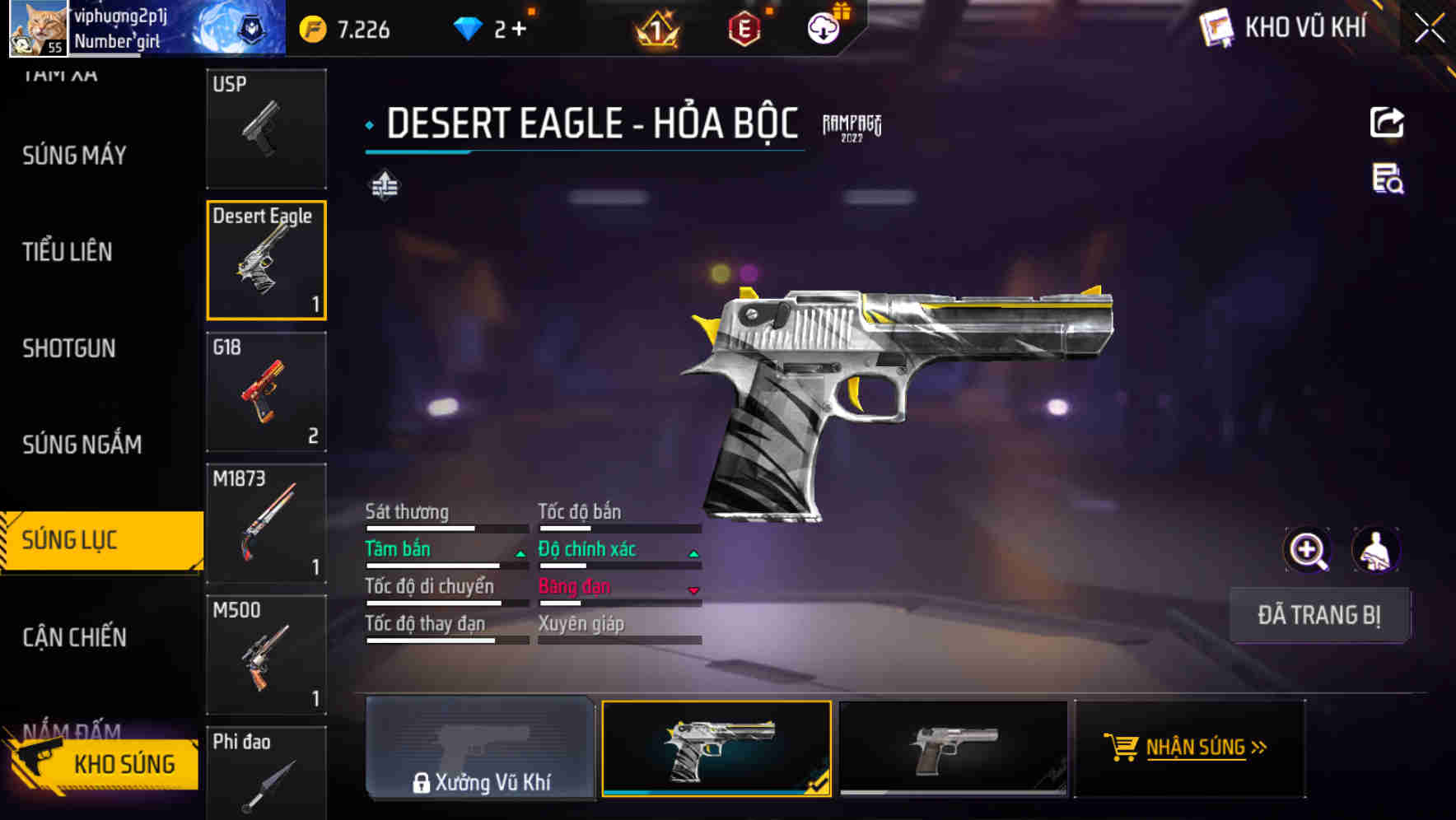Click the NHẬN SÚNG link

pyautogui.click(x=1190, y=748)
